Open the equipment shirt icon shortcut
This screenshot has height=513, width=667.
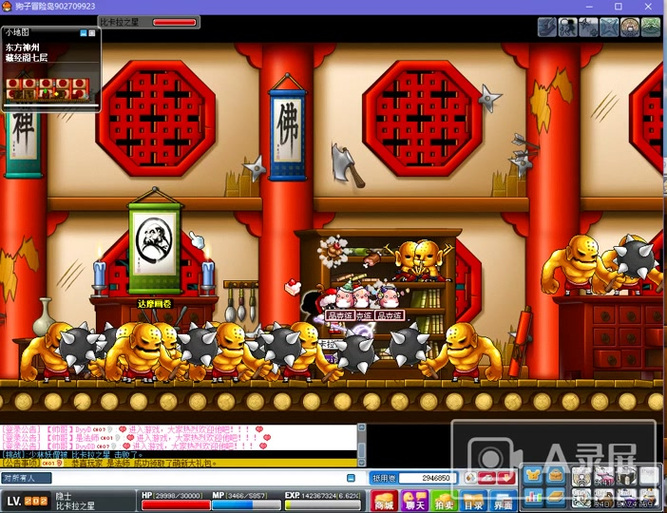pos(535,475)
